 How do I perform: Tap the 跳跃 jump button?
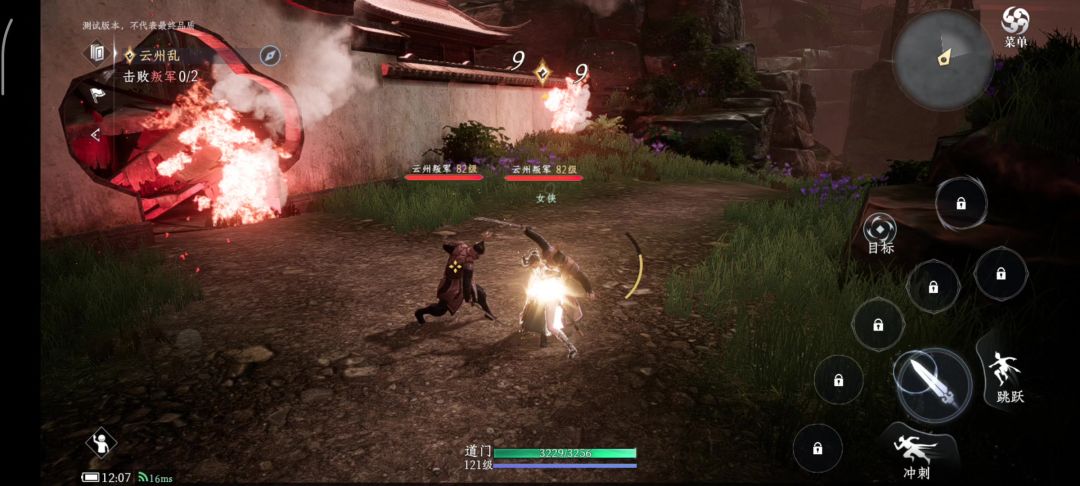(1007, 376)
